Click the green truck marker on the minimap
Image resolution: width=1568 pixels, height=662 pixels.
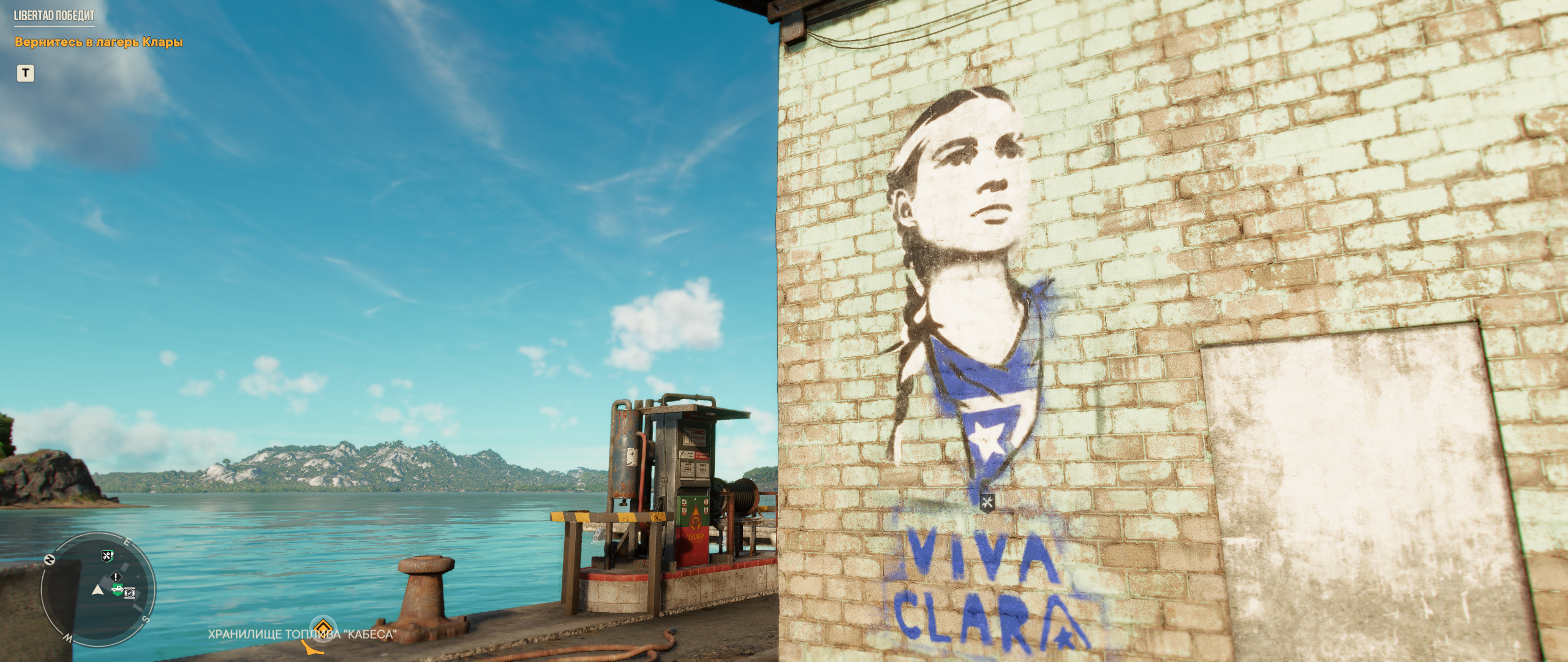pos(116,590)
